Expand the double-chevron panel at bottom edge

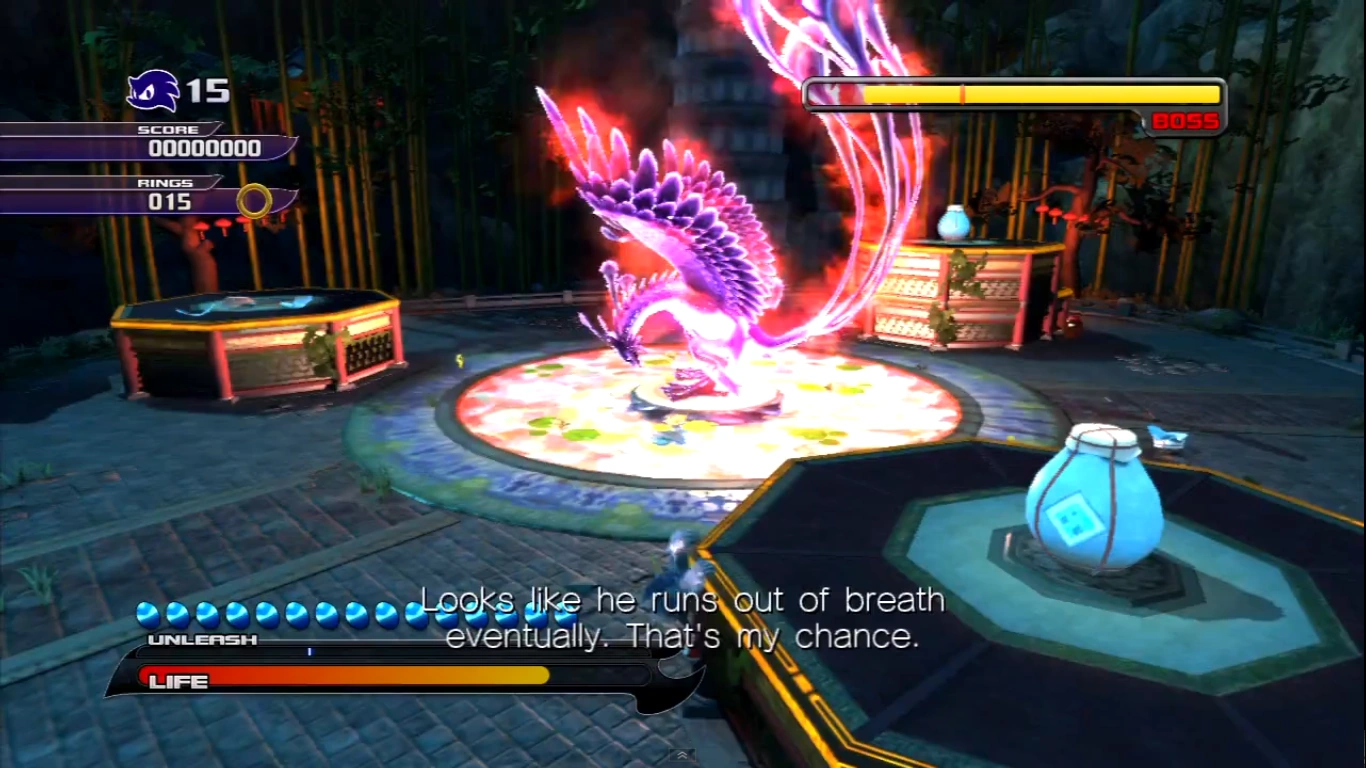click(x=682, y=755)
